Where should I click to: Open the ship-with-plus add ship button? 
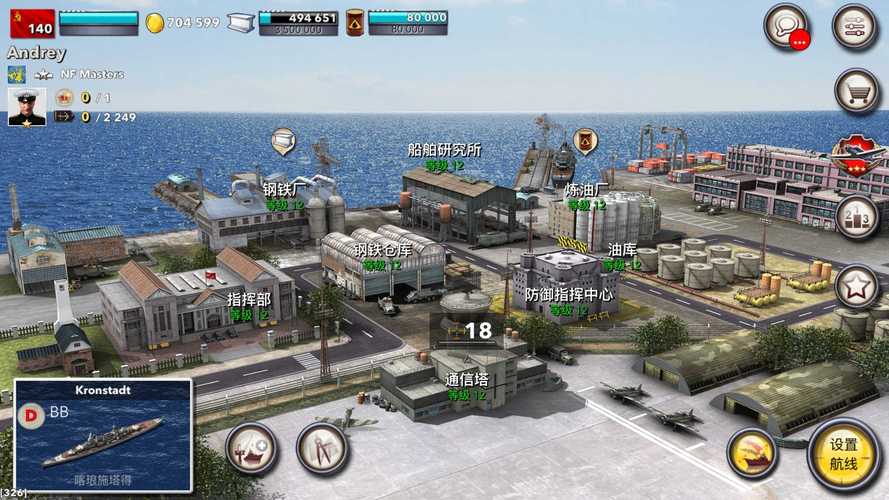(x=251, y=449)
